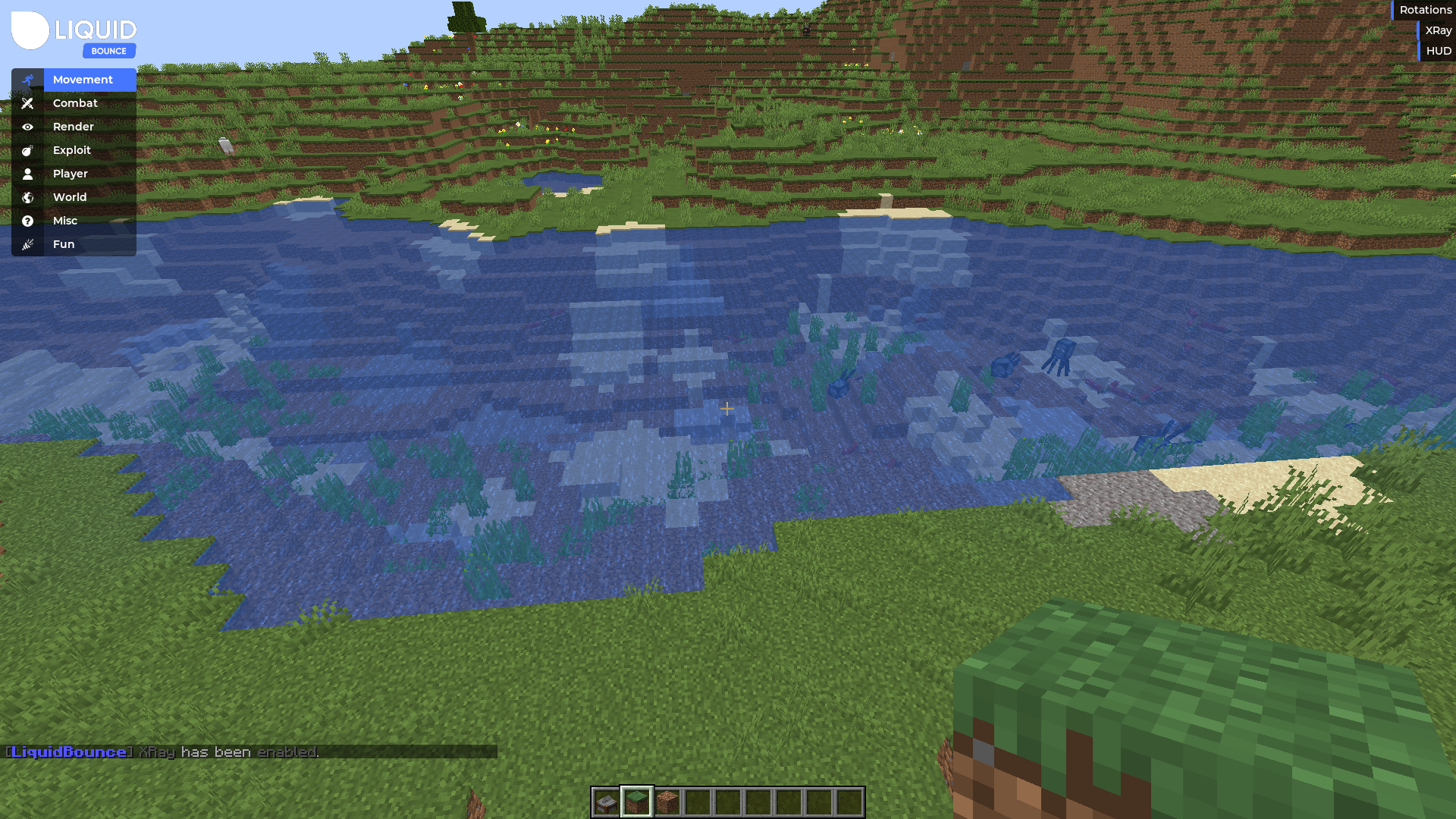Viewport: 1456px width, 819px height.
Task: Expand the Render category module list
Action: (x=73, y=127)
